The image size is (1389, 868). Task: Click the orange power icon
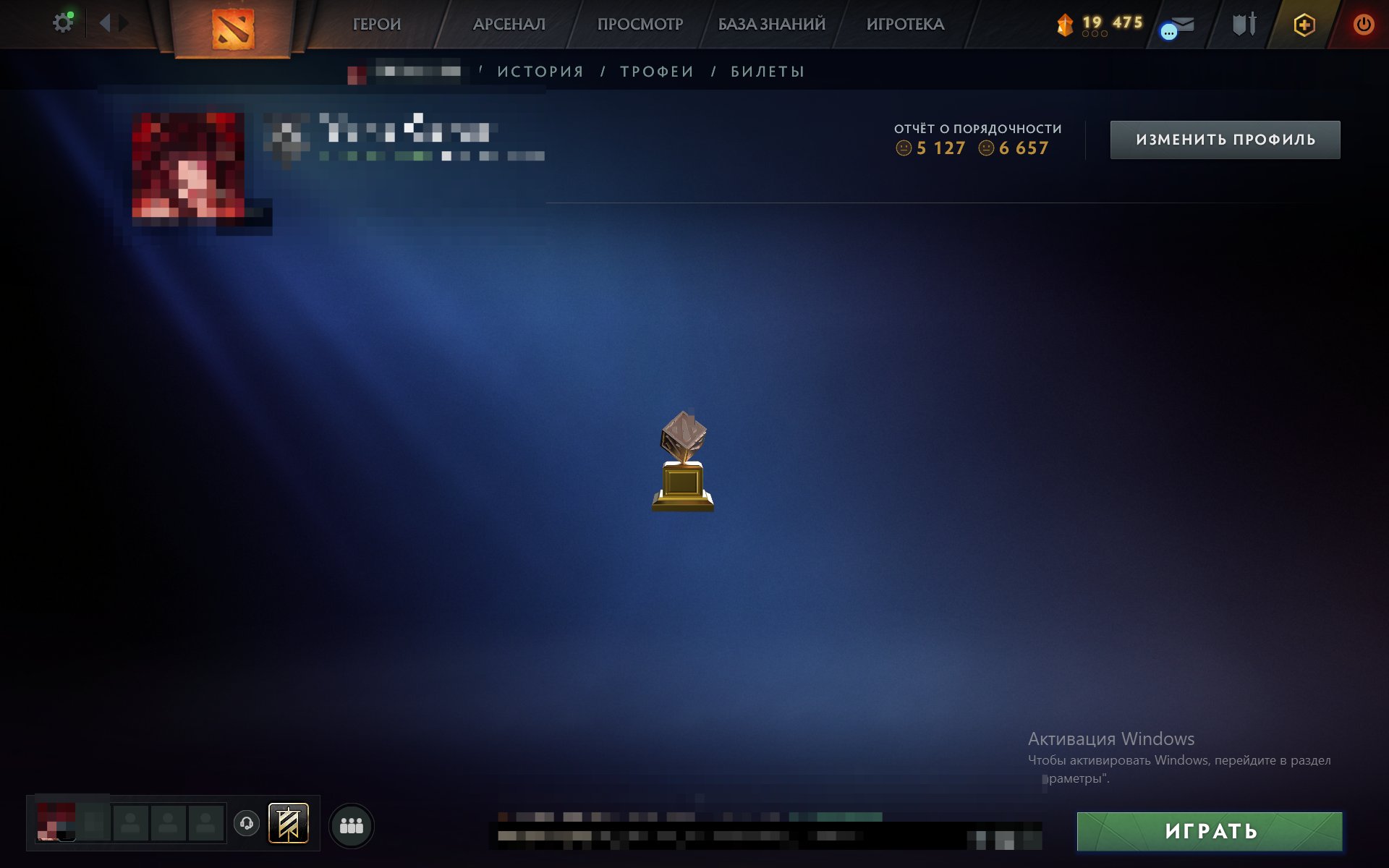coord(1362,24)
